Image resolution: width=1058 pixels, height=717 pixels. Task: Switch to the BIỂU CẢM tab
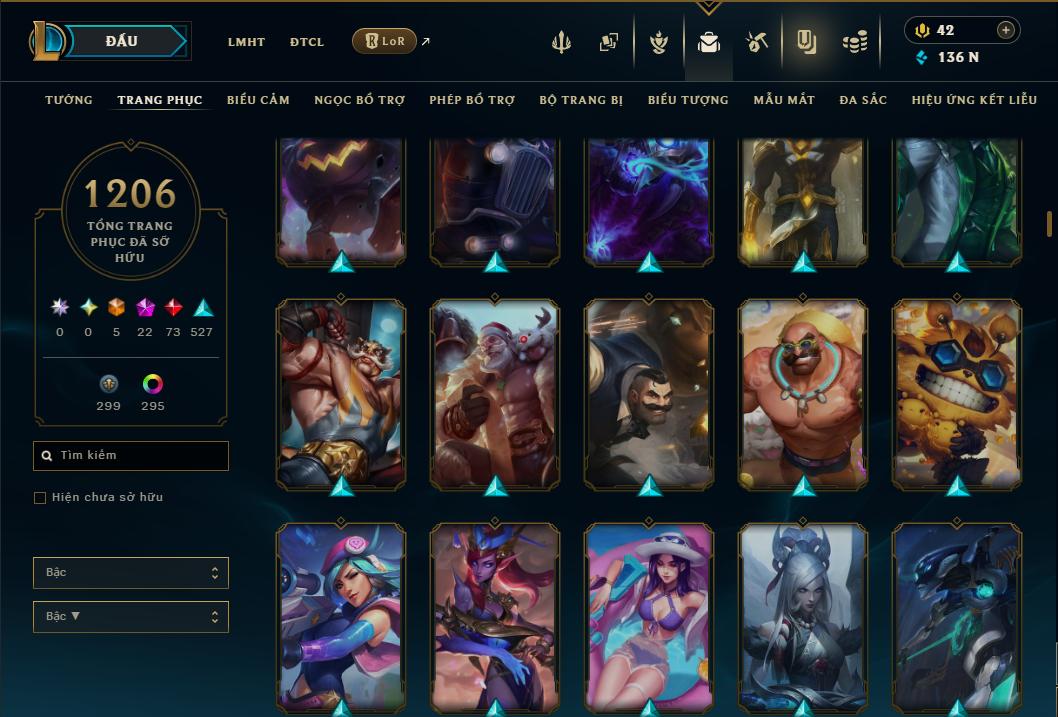click(x=258, y=100)
